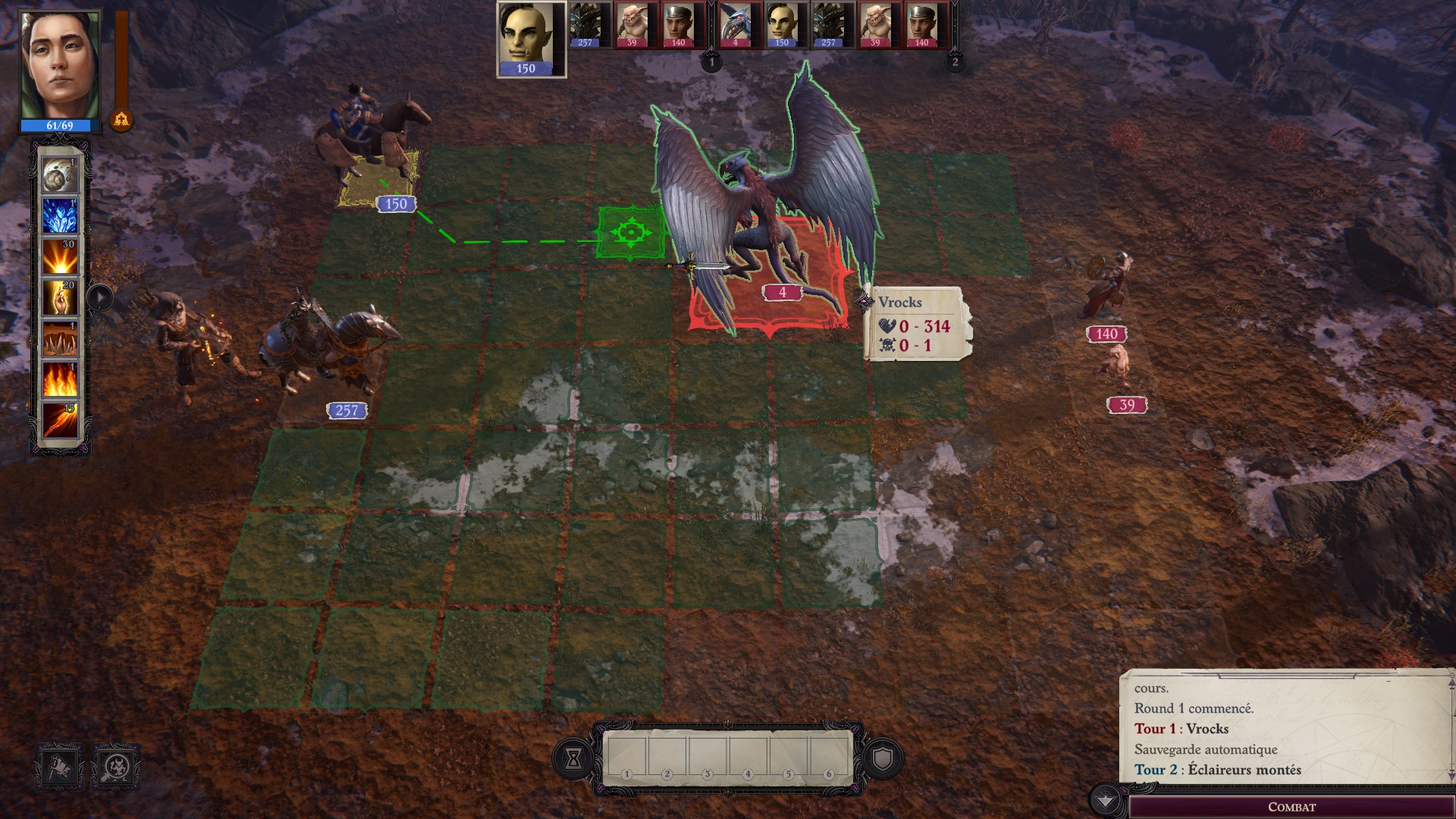1456x819 pixels.
Task: Select the fiery streak spell
Action: 60,420
